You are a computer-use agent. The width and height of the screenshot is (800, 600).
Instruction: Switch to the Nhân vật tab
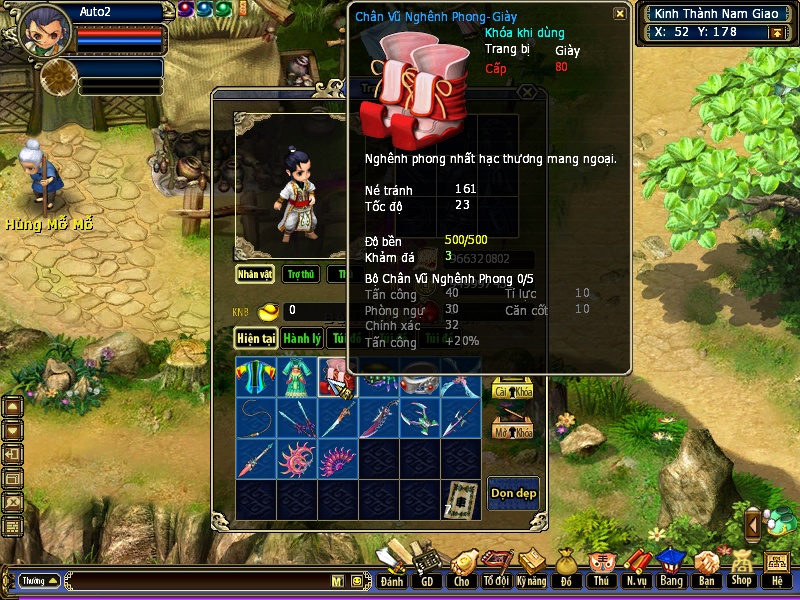255,274
